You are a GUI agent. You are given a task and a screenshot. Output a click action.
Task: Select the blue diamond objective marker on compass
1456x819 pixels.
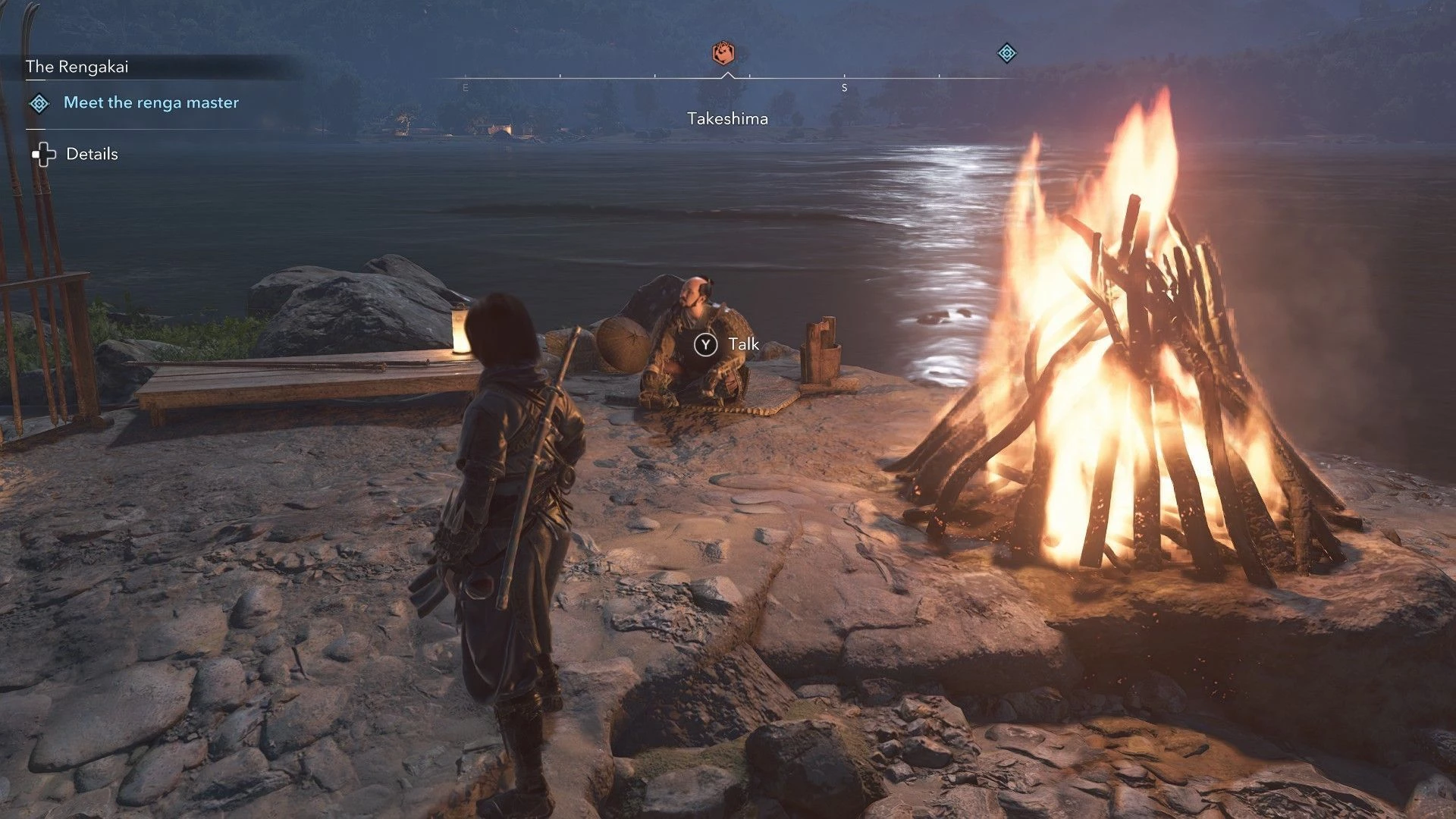click(x=1006, y=53)
